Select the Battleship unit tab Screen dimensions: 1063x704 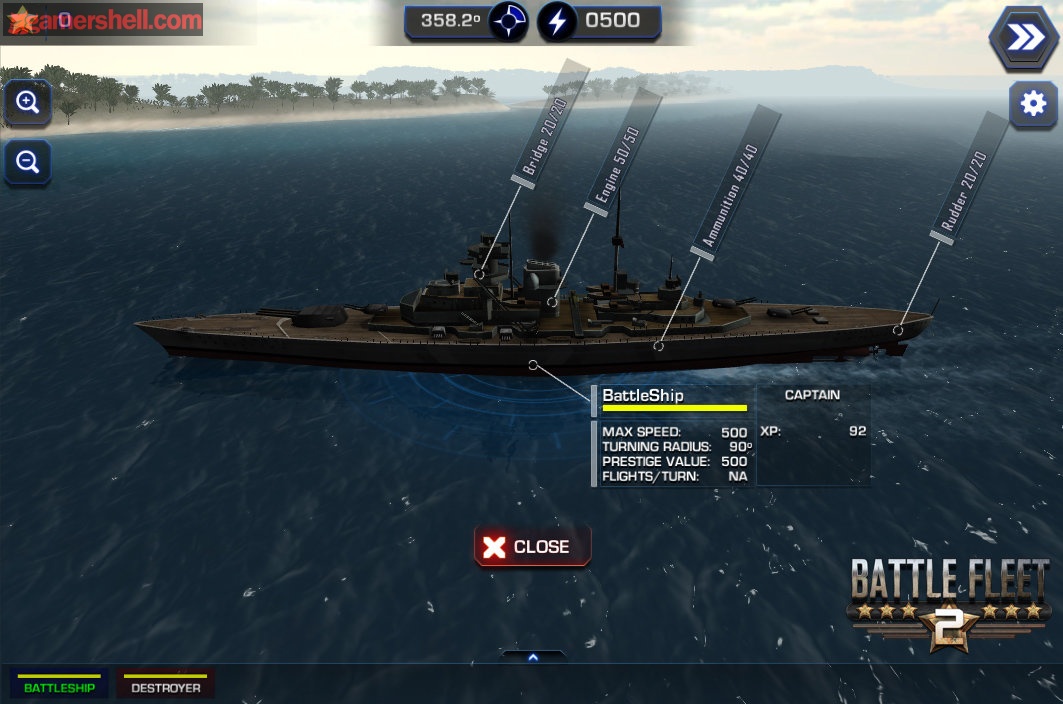60,685
